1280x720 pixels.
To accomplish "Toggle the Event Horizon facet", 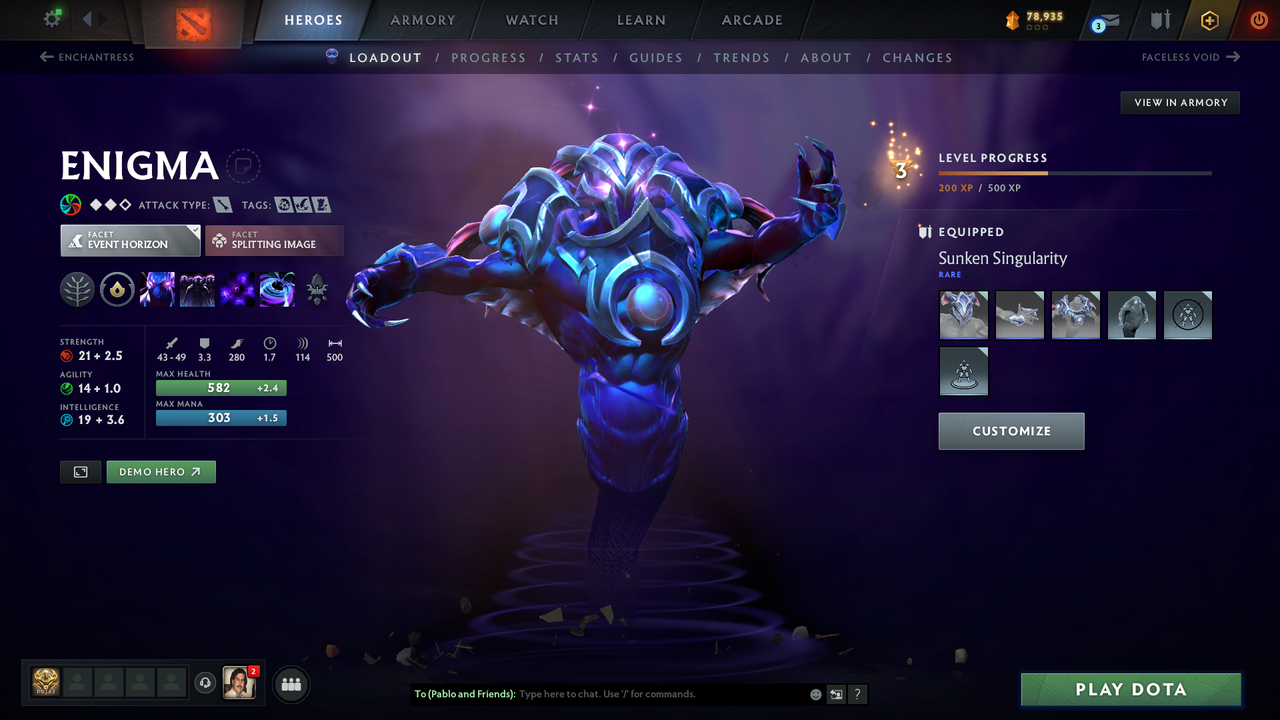I will (x=129, y=240).
